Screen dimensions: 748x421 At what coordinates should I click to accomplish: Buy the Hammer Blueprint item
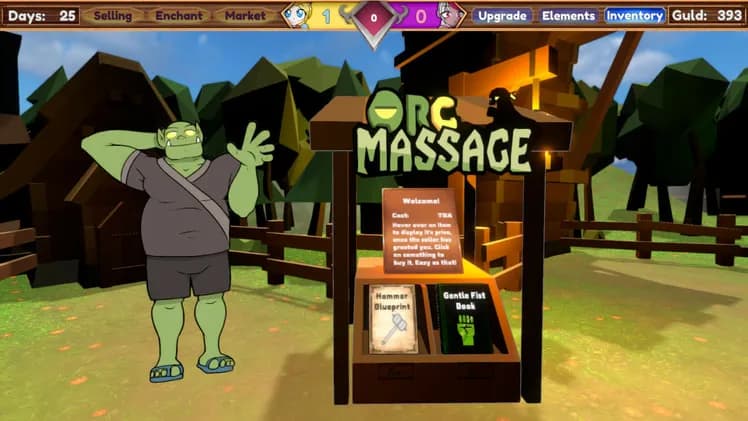coord(392,319)
